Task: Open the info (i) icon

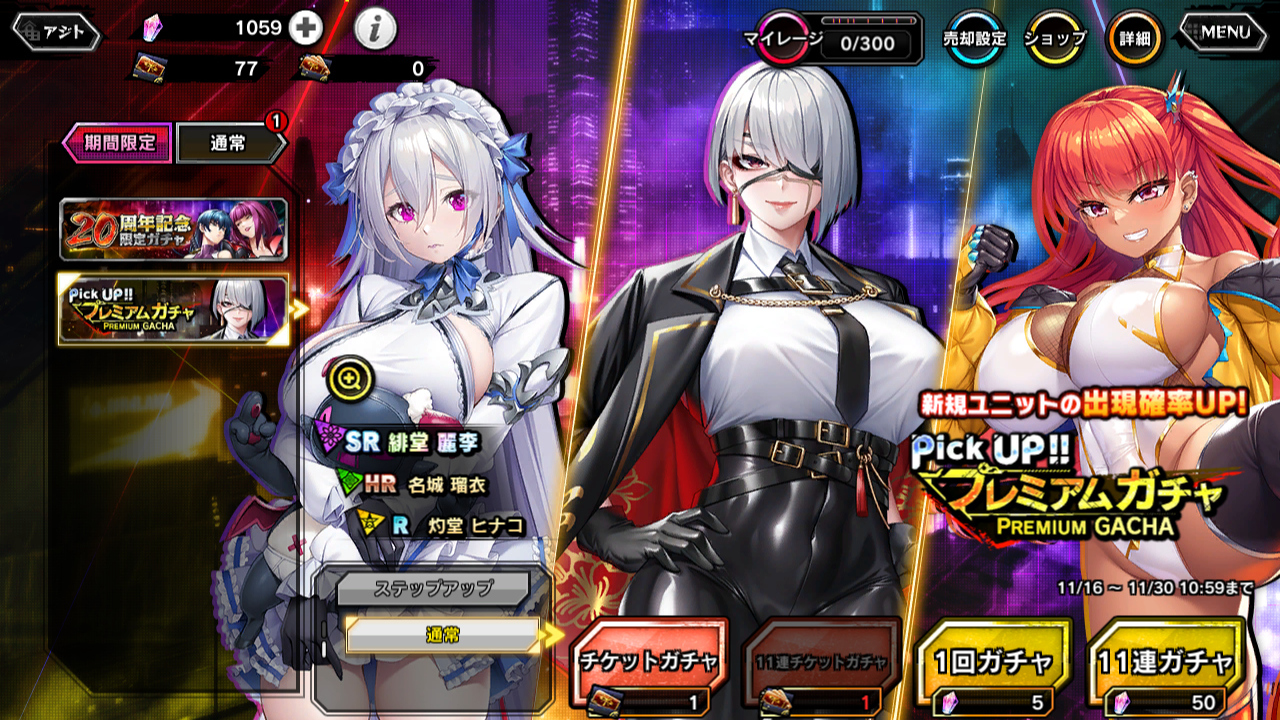Action: (375, 31)
